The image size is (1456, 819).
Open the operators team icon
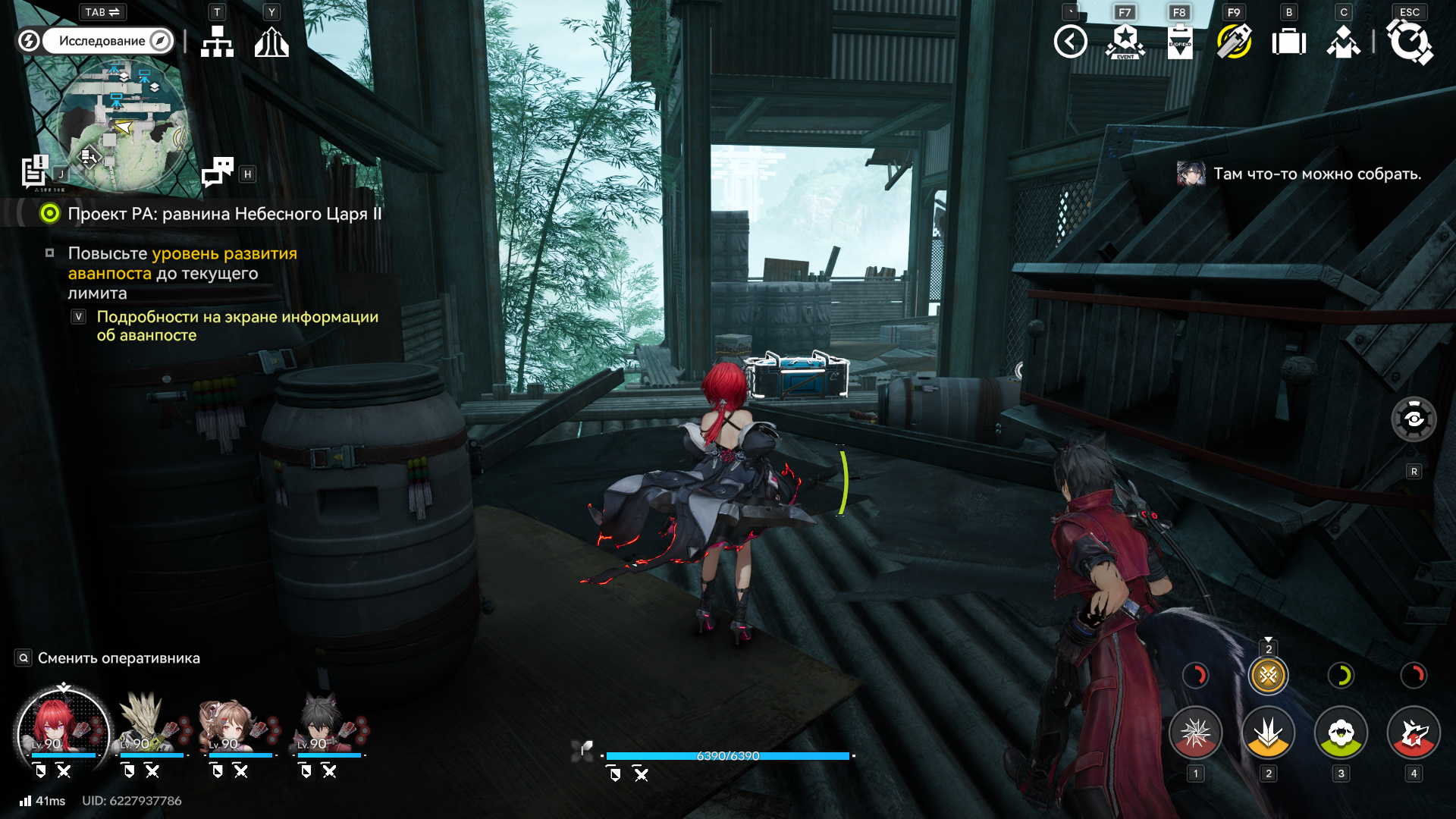[x=1343, y=42]
